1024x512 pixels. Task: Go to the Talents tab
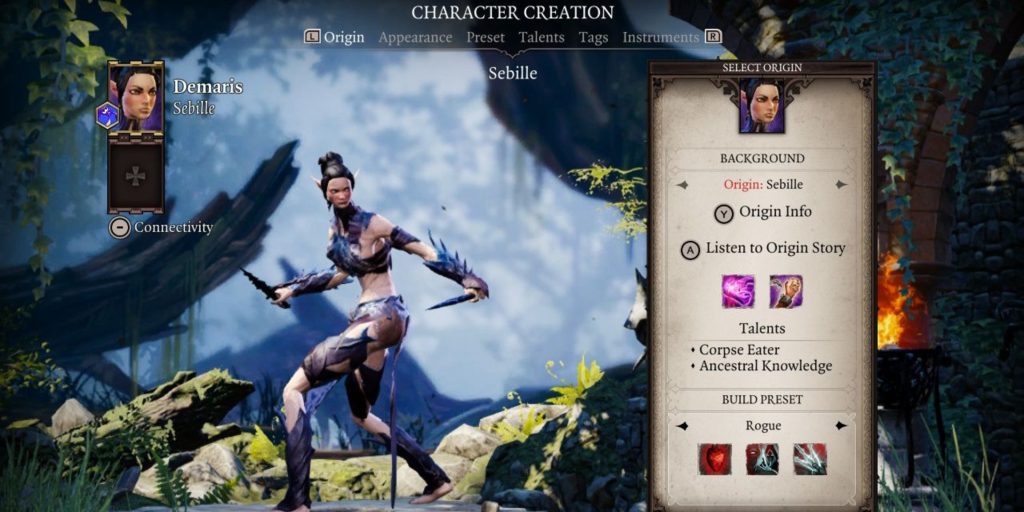click(541, 37)
